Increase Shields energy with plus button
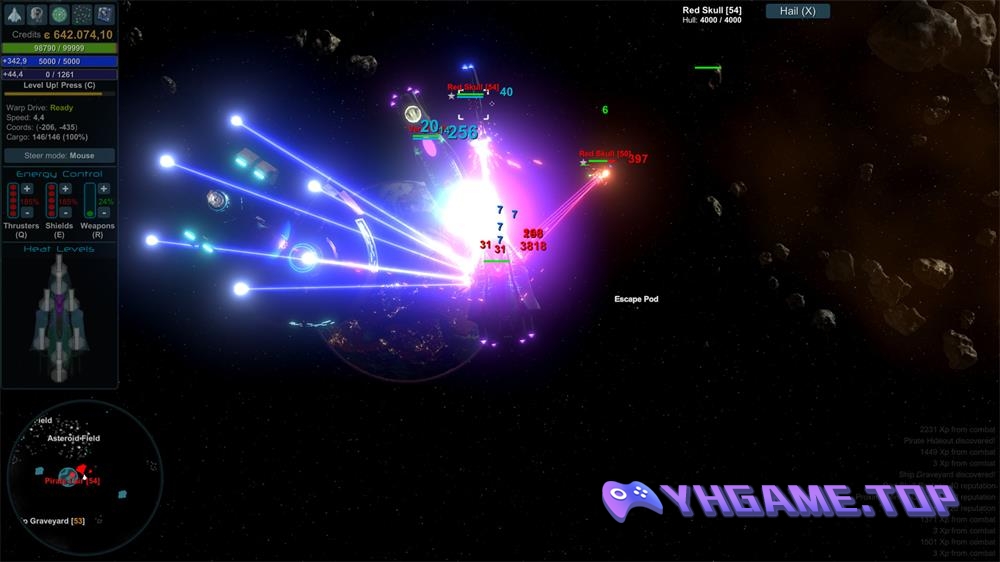1000x562 pixels. [x=65, y=189]
